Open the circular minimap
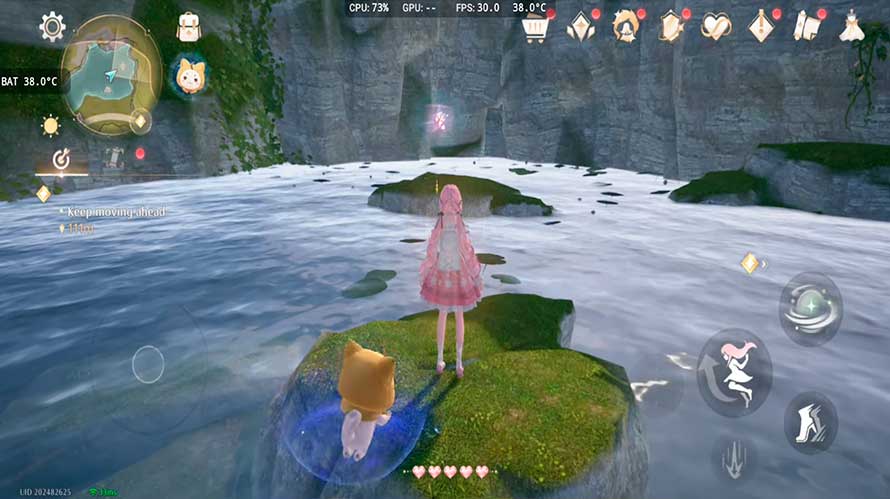The height and width of the screenshot is (499, 890). click(111, 74)
